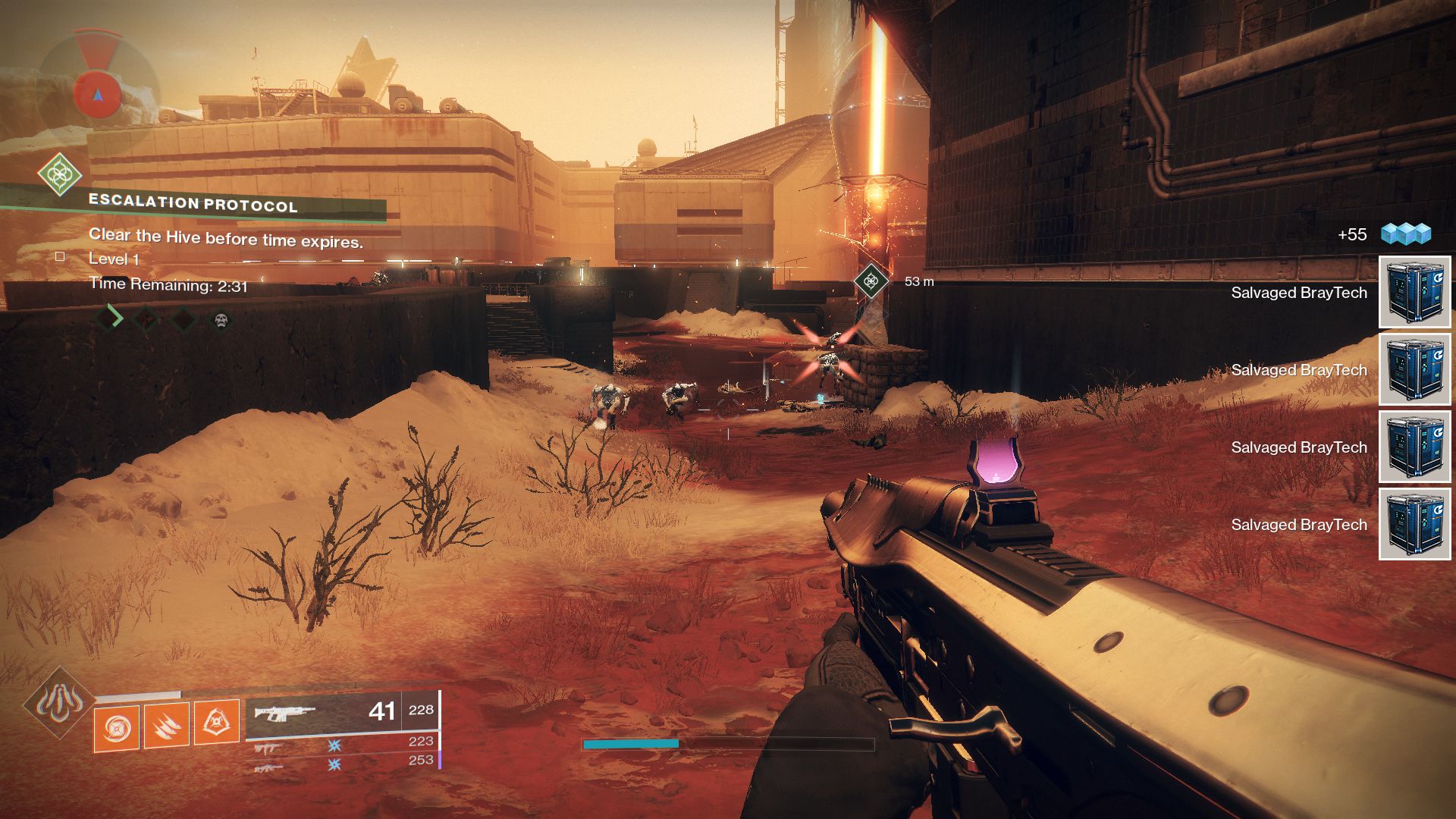Viewport: 1456px width, 819px height.
Task: Tick the Level 1 objective checkbox
Action: [59, 256]
